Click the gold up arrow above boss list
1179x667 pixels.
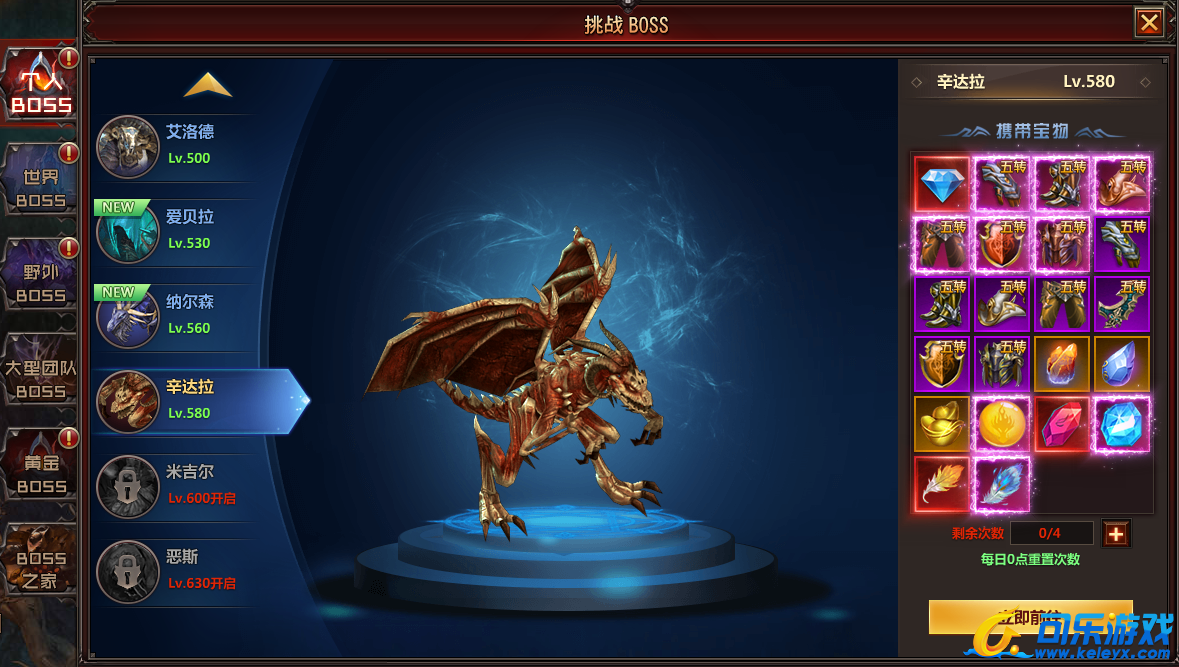[x=208, y=86]
